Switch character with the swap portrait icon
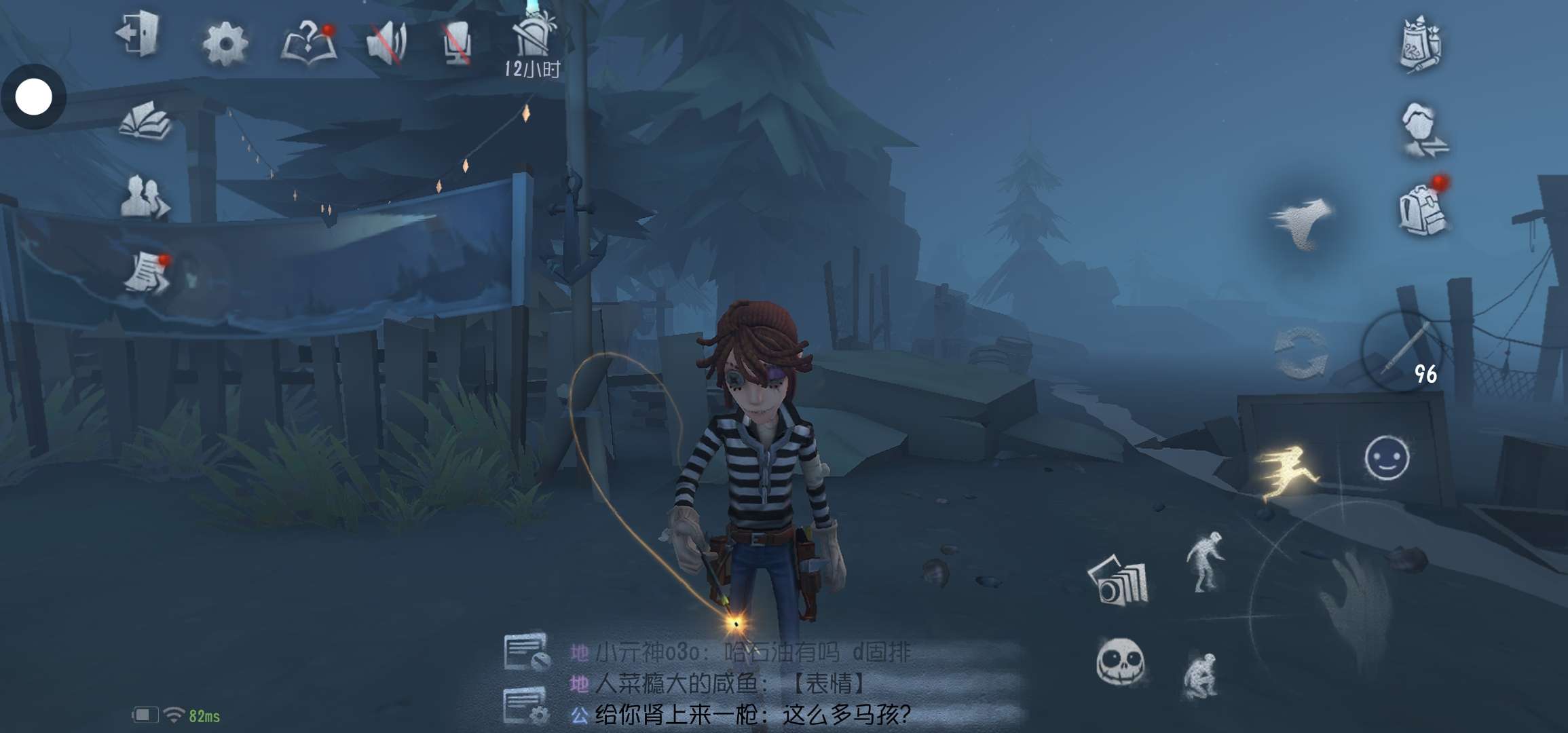This screenshot has width=1568, height=733. [1423, 130]
